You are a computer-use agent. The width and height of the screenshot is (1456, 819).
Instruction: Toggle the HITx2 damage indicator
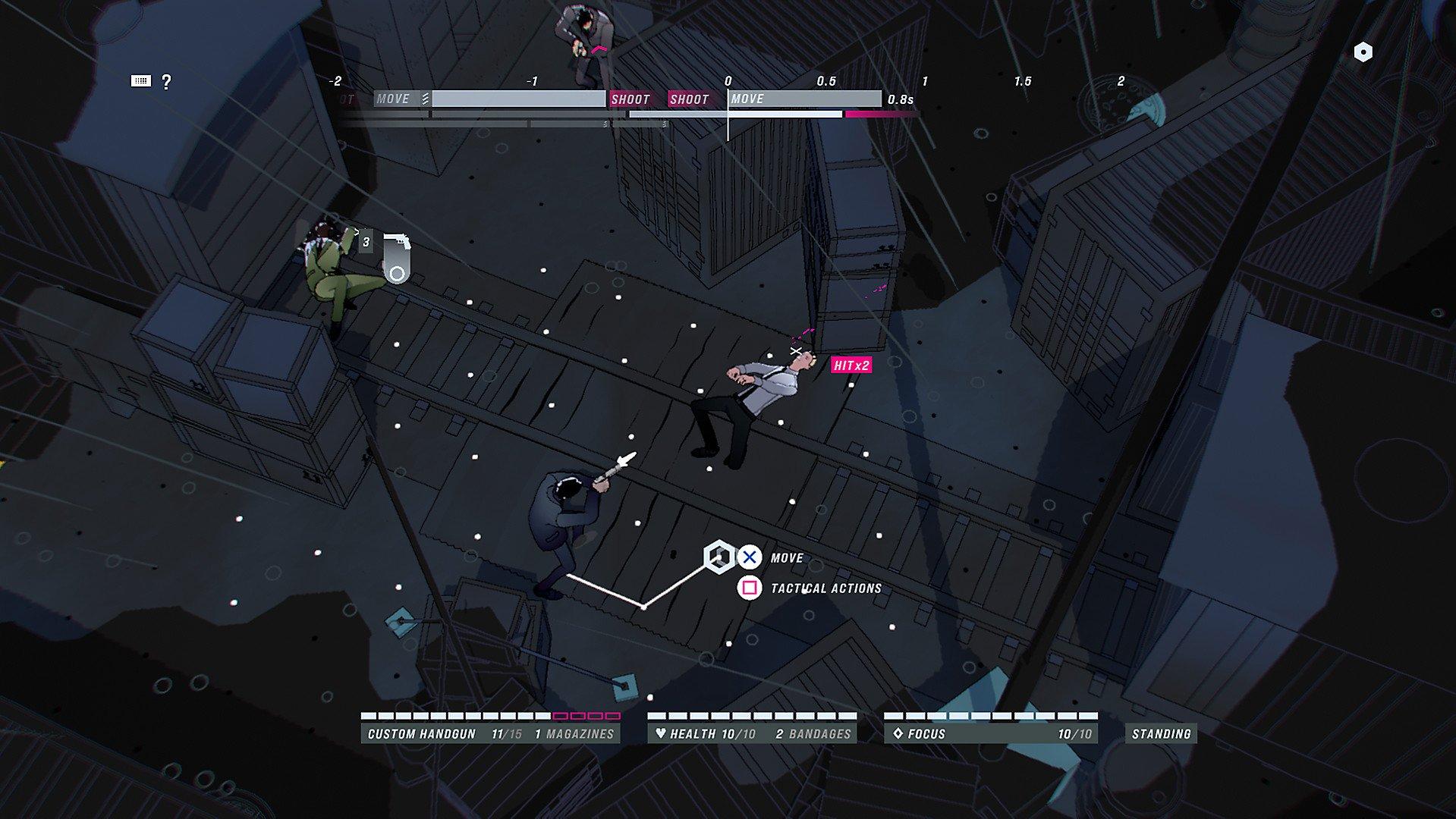tap(851, 365)
